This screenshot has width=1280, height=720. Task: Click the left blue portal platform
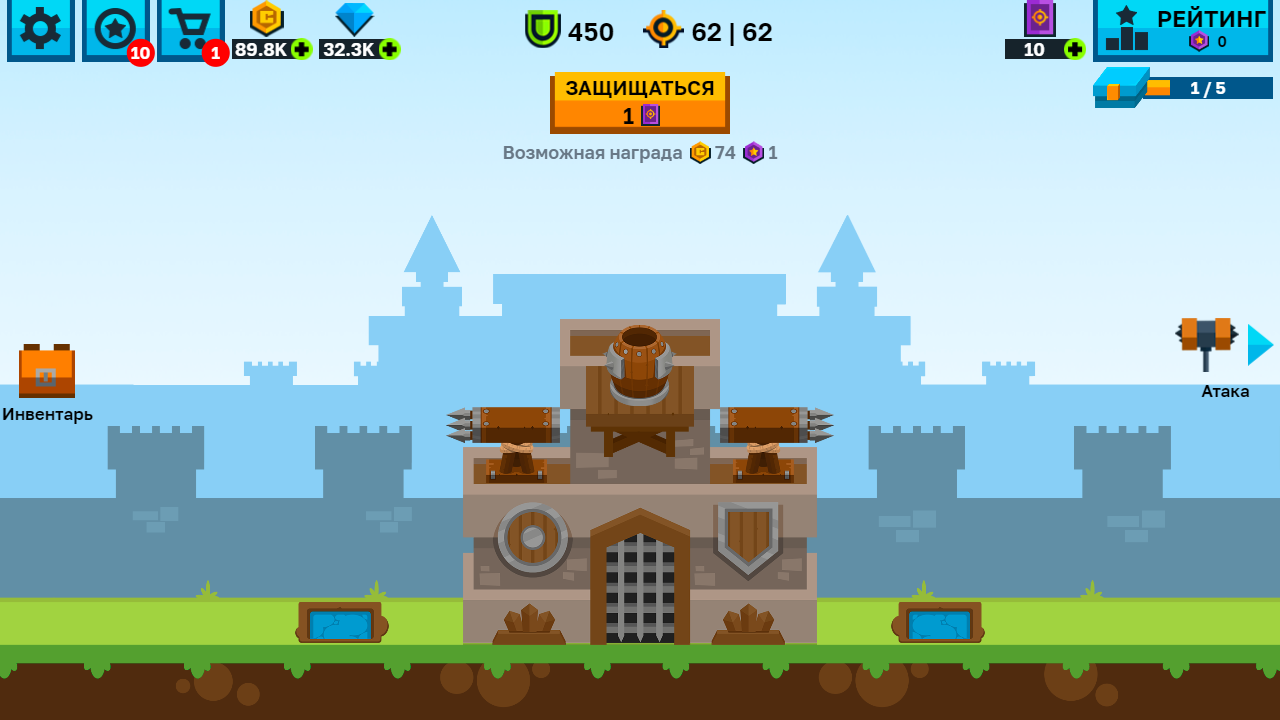340,624
